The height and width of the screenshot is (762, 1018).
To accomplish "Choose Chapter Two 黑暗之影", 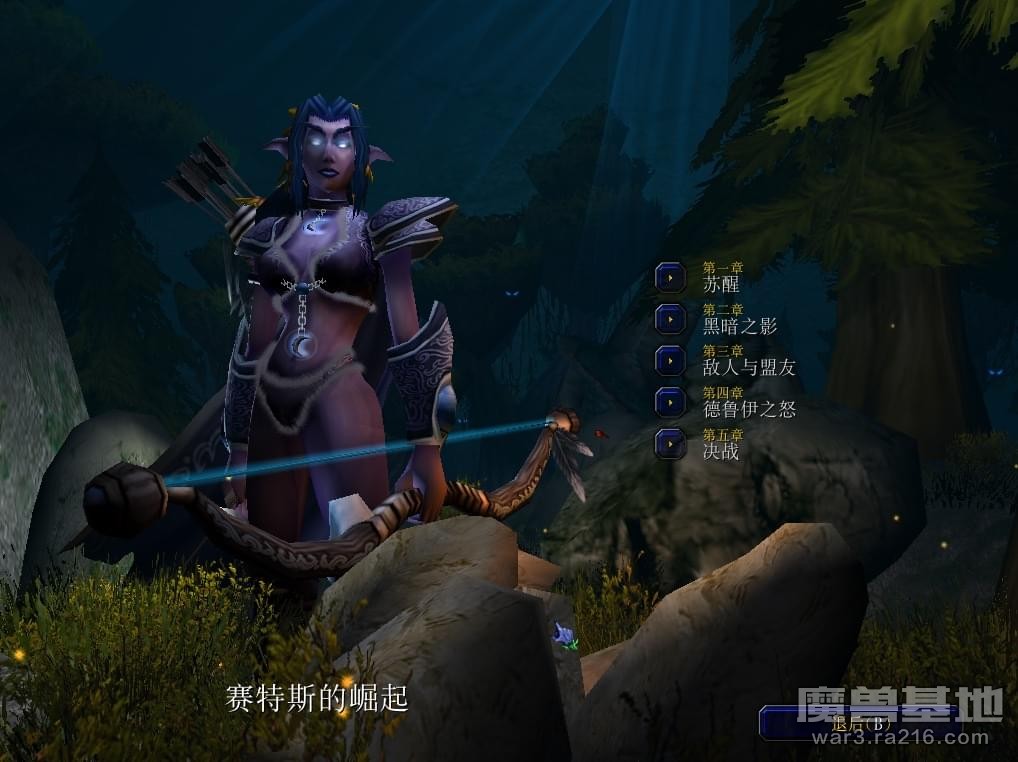I will click(x=670, y=319).
